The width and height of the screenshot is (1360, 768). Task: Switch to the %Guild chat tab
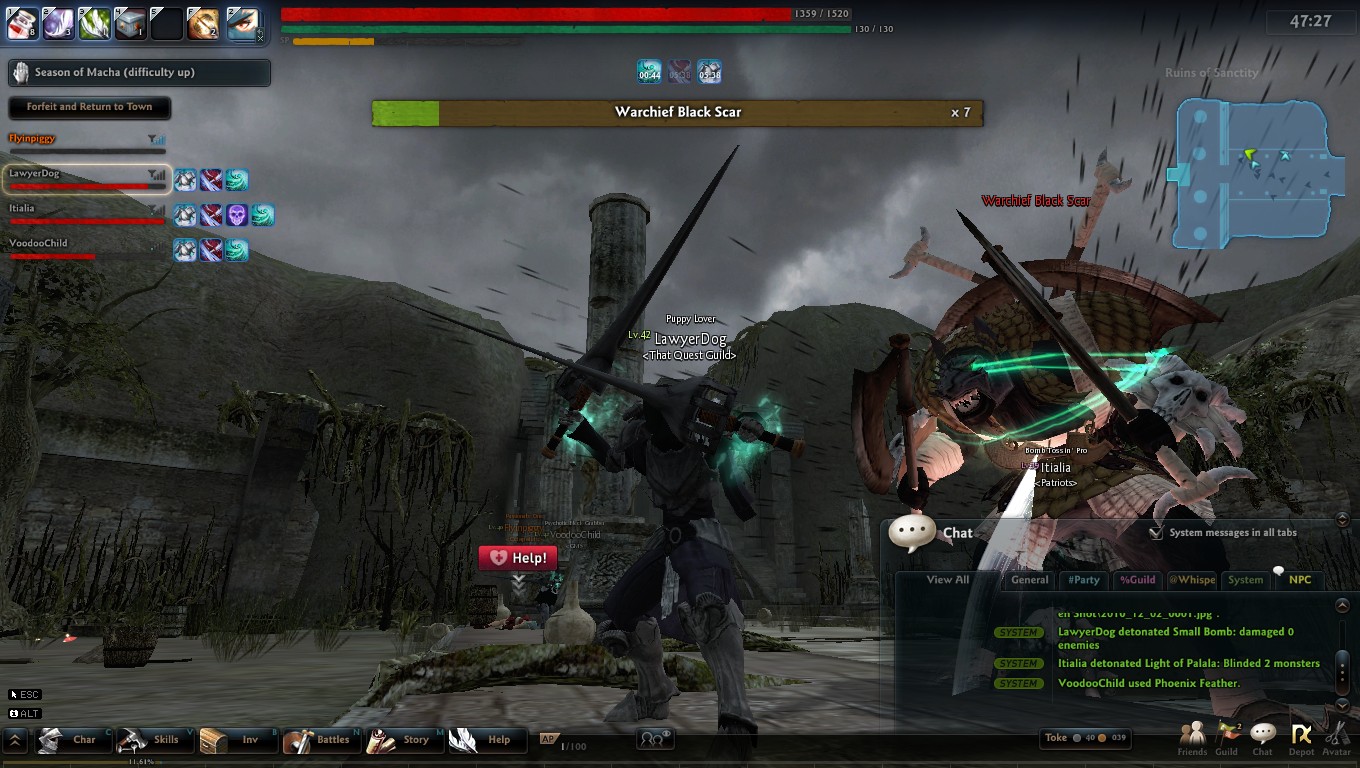click(x=1137, y=580)
